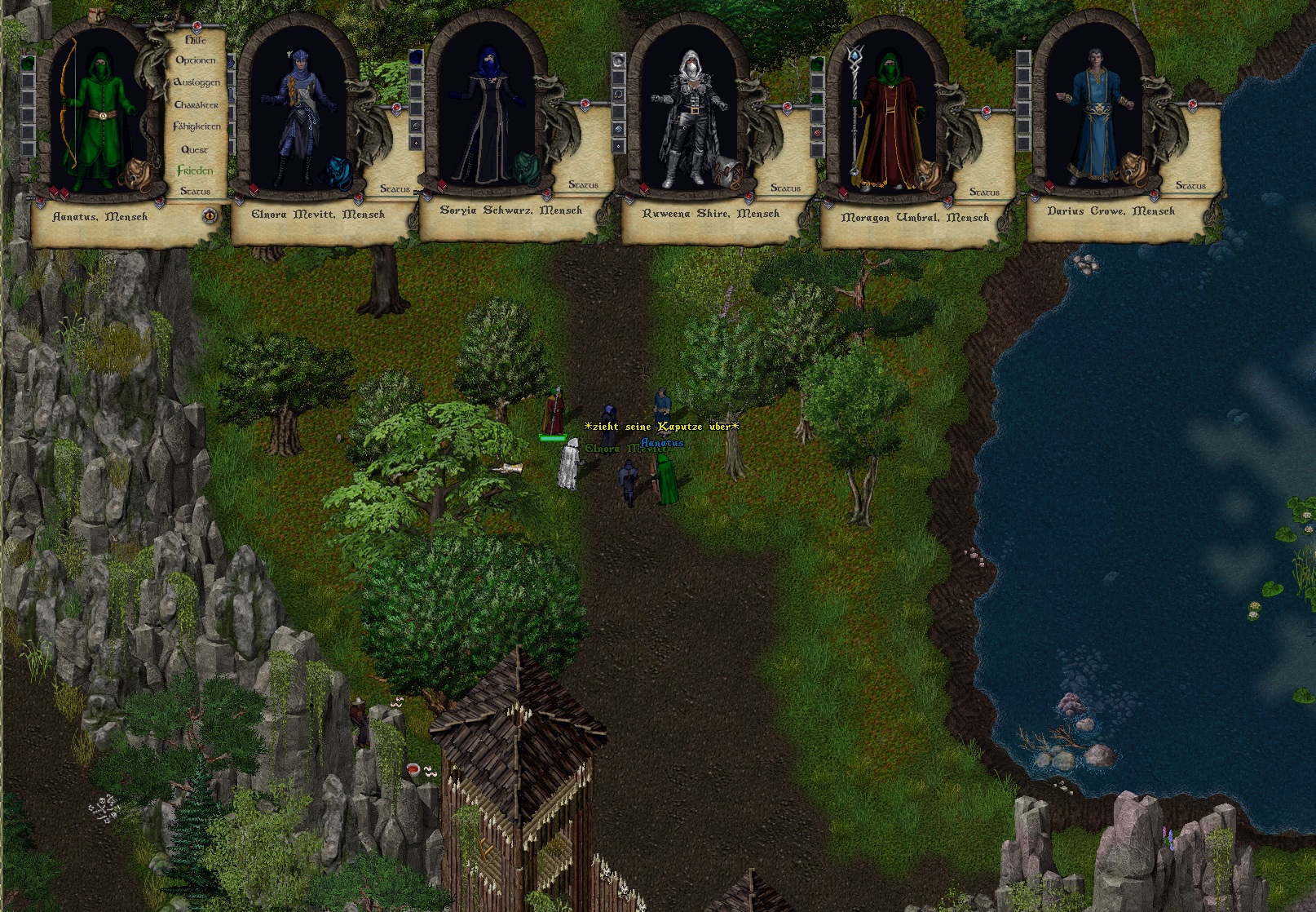Open the Hilfe help menu
The image size is (1316, 912).
click(196, 39)
